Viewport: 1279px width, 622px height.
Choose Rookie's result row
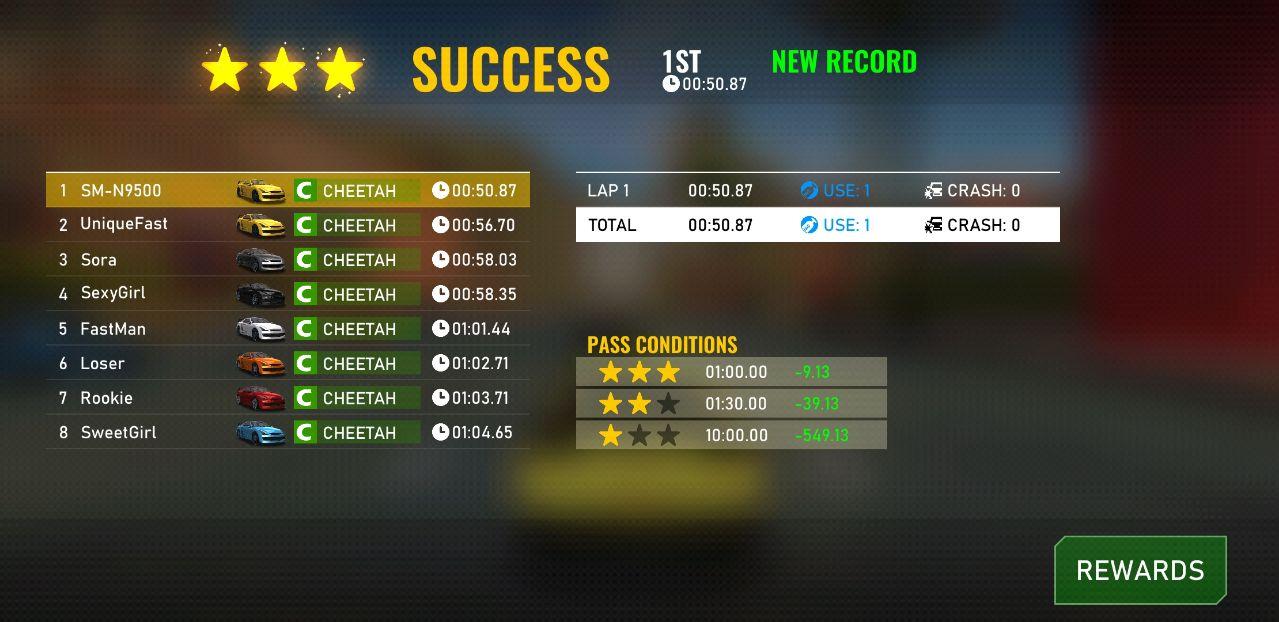point(288,398)
